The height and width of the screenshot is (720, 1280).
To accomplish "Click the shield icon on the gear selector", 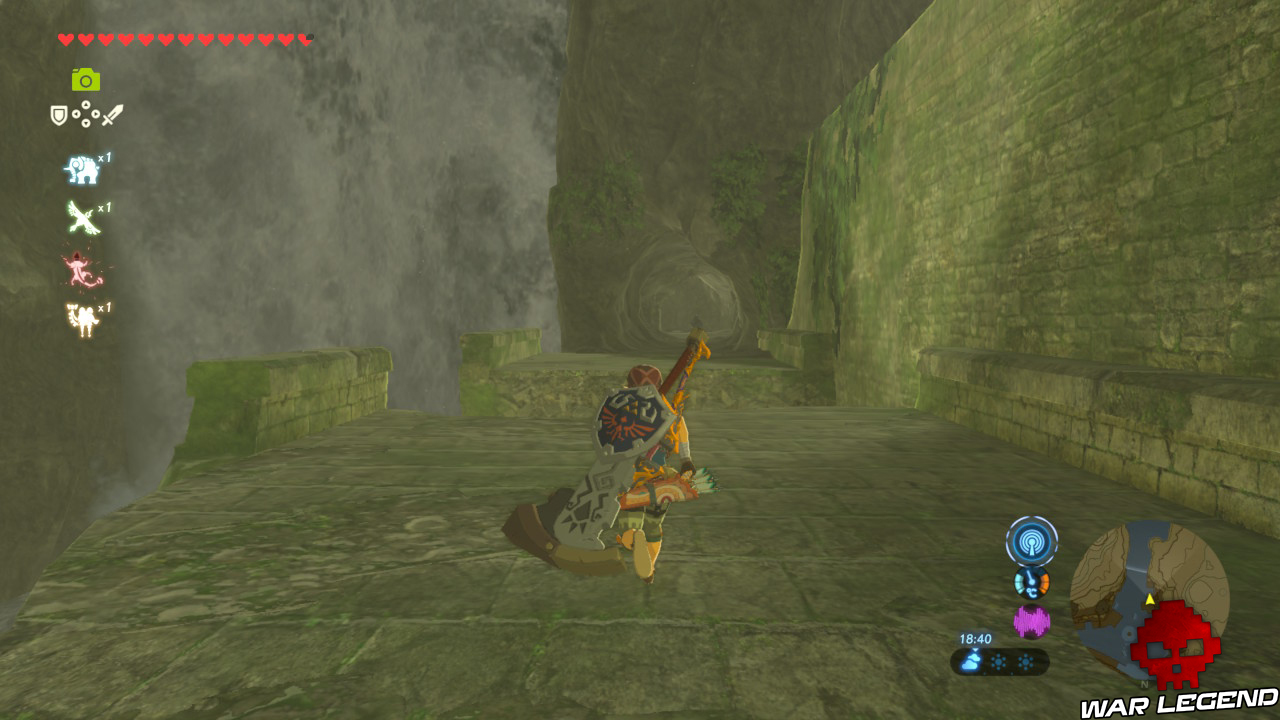I will 58,114.
